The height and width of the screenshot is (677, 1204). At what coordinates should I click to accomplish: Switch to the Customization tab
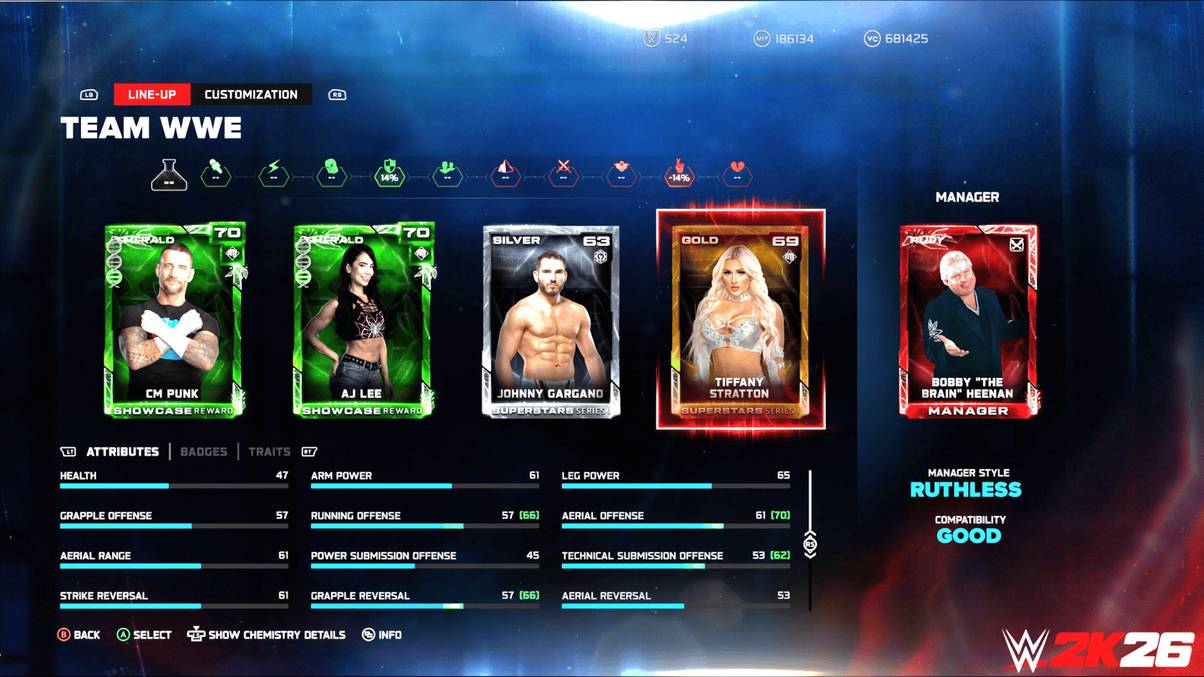(x=251, y=95)
